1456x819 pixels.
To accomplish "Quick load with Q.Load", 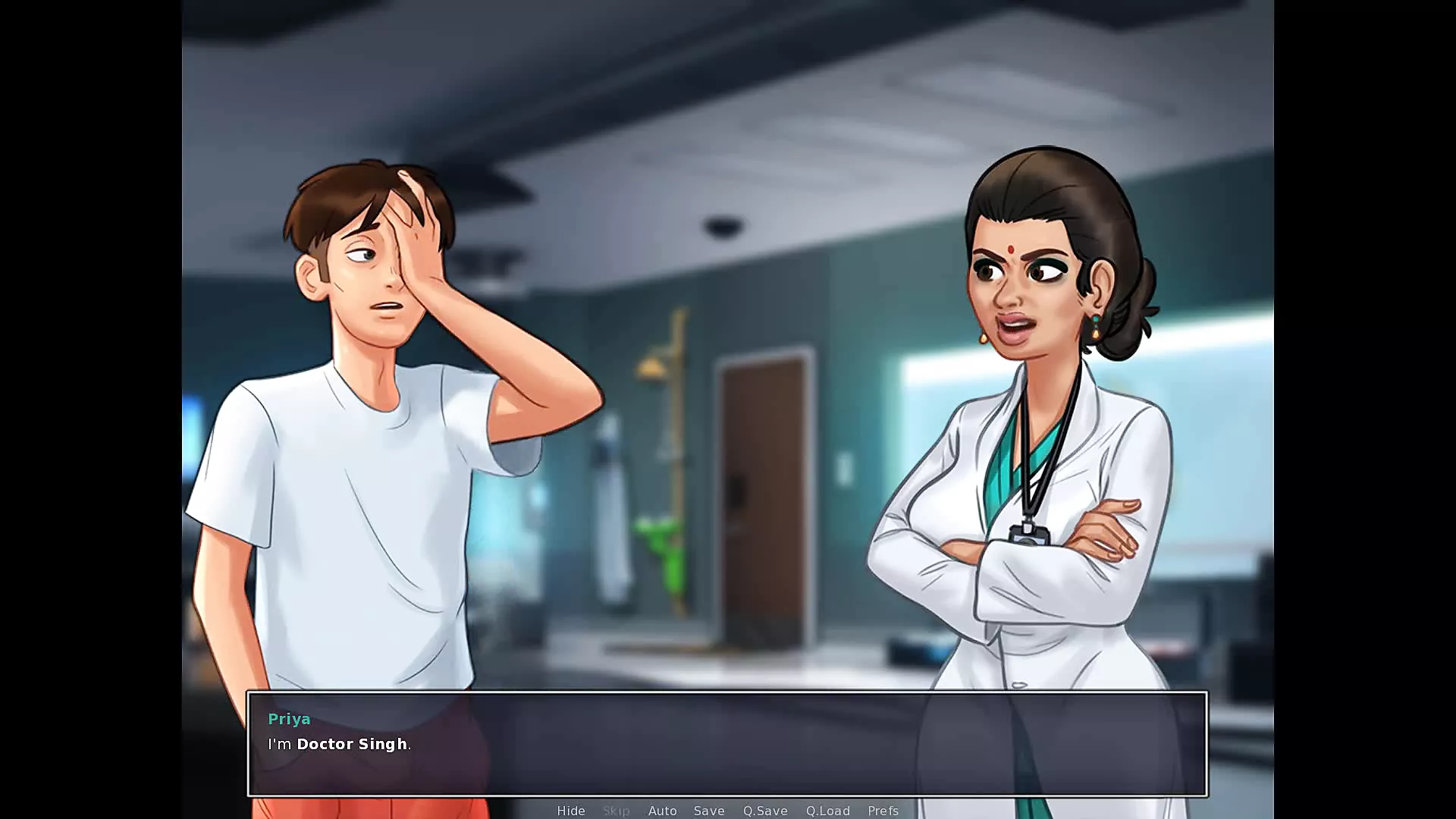I will (827, 811).
